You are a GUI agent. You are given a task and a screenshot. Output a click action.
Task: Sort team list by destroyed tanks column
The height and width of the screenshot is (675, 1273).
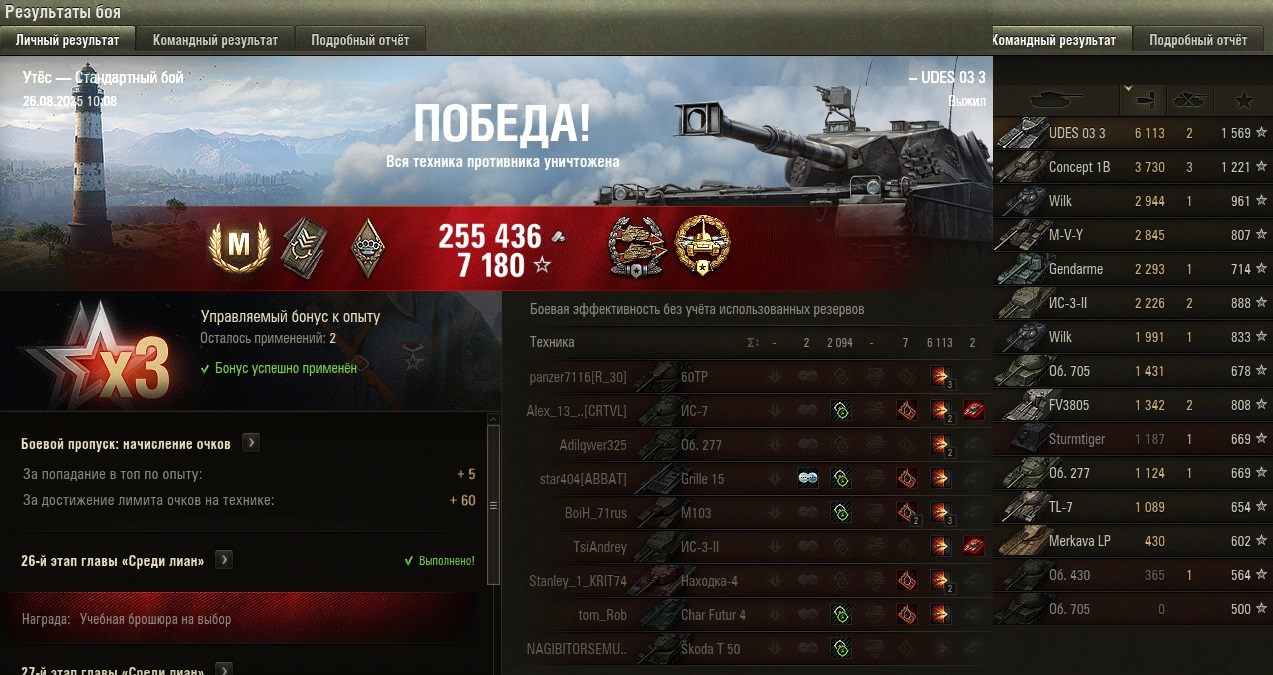point(1189,100)
